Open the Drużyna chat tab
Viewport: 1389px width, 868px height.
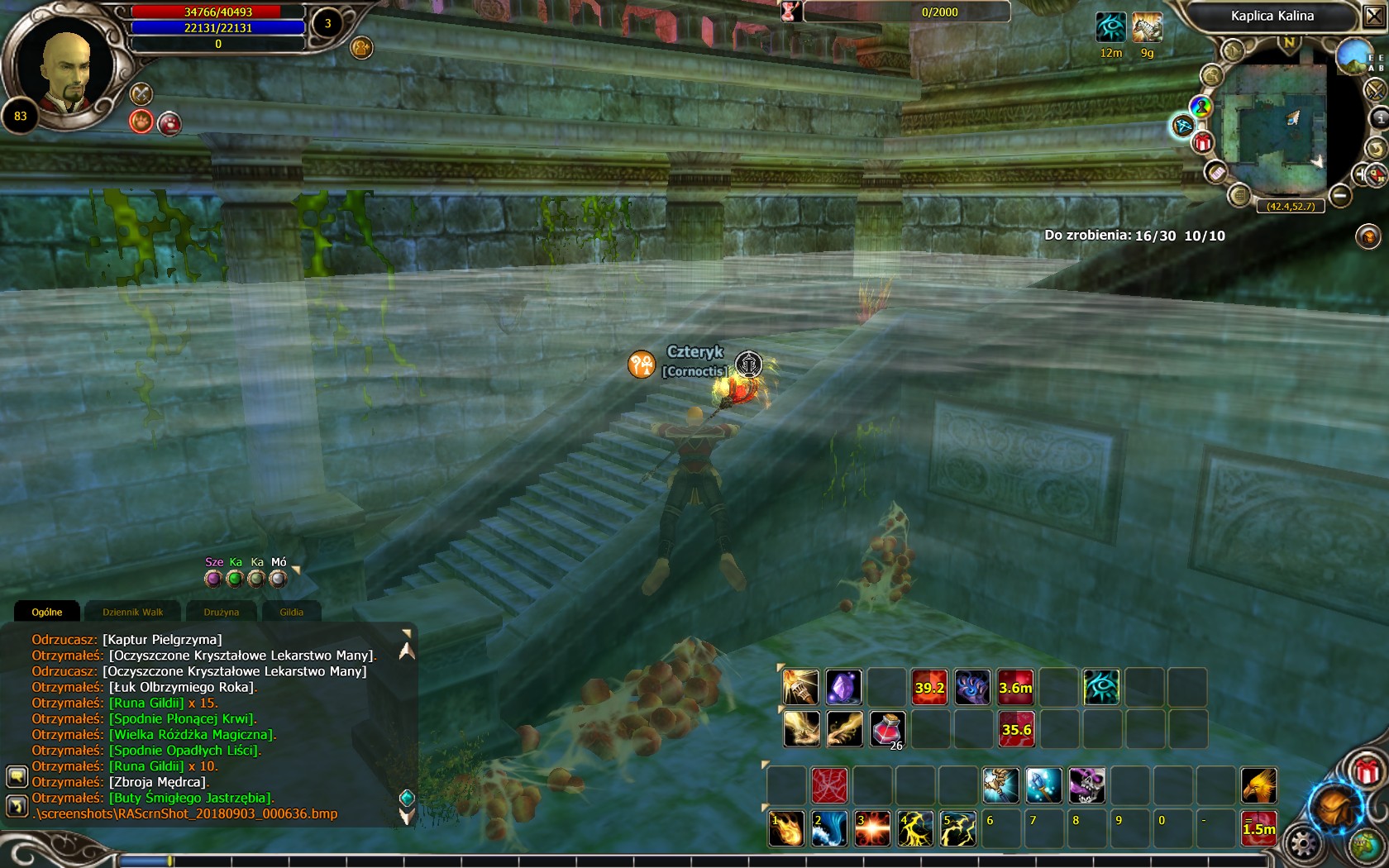(x=221, y=612)
